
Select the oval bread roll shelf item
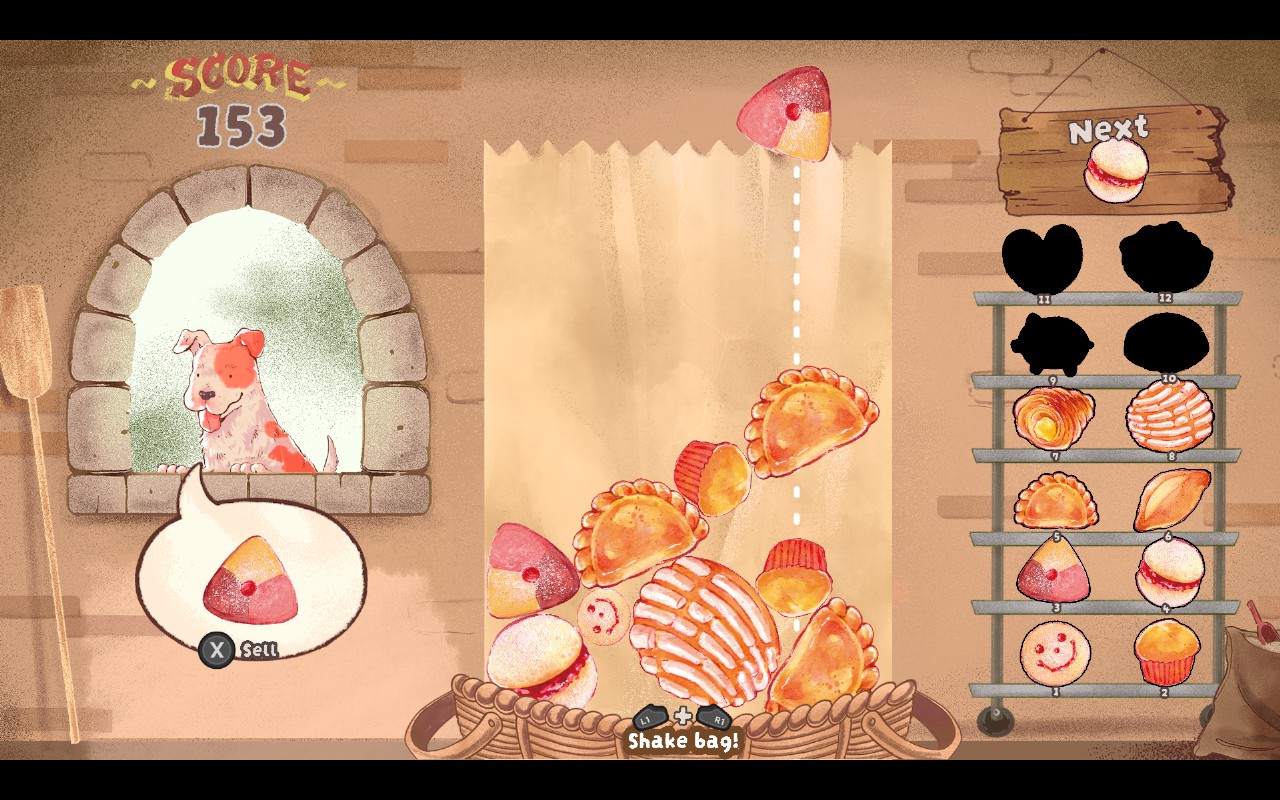1171,498
